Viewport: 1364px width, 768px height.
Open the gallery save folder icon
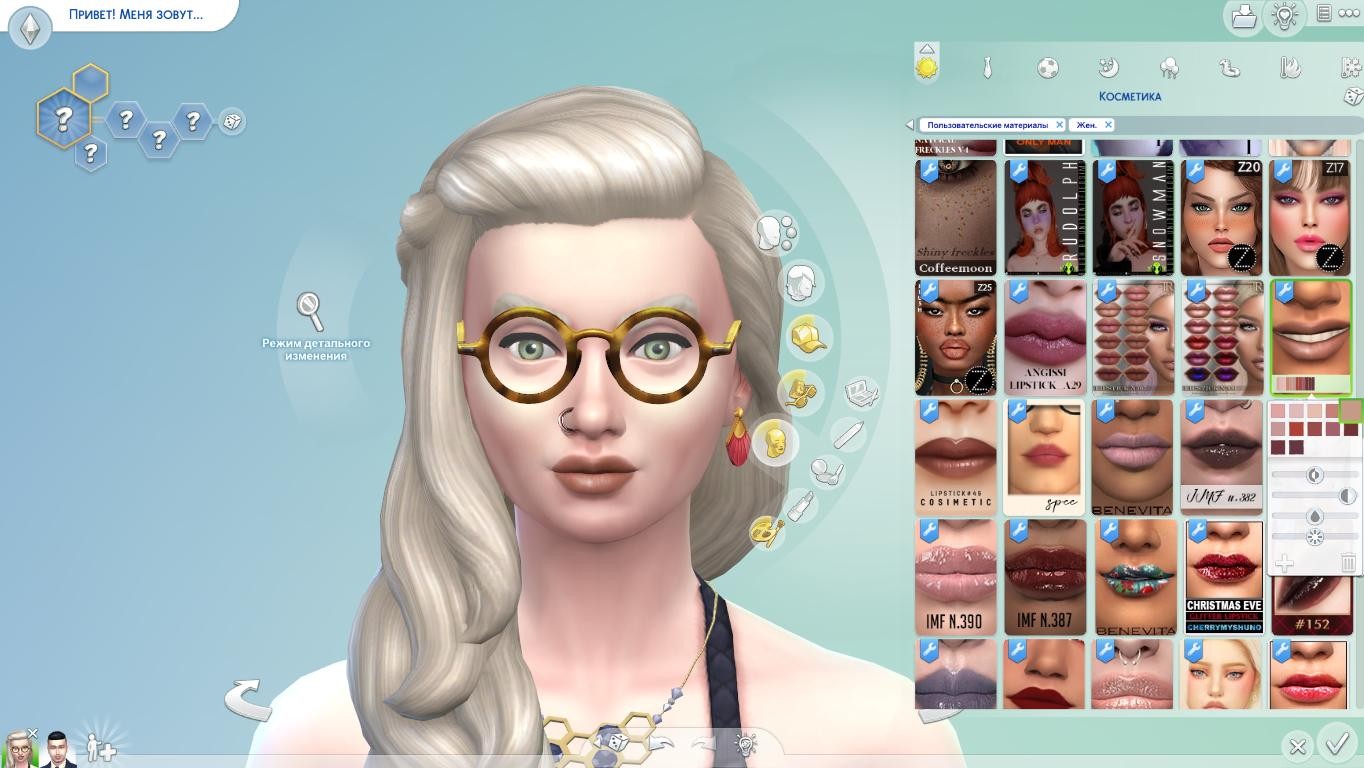click(1244, 17)
